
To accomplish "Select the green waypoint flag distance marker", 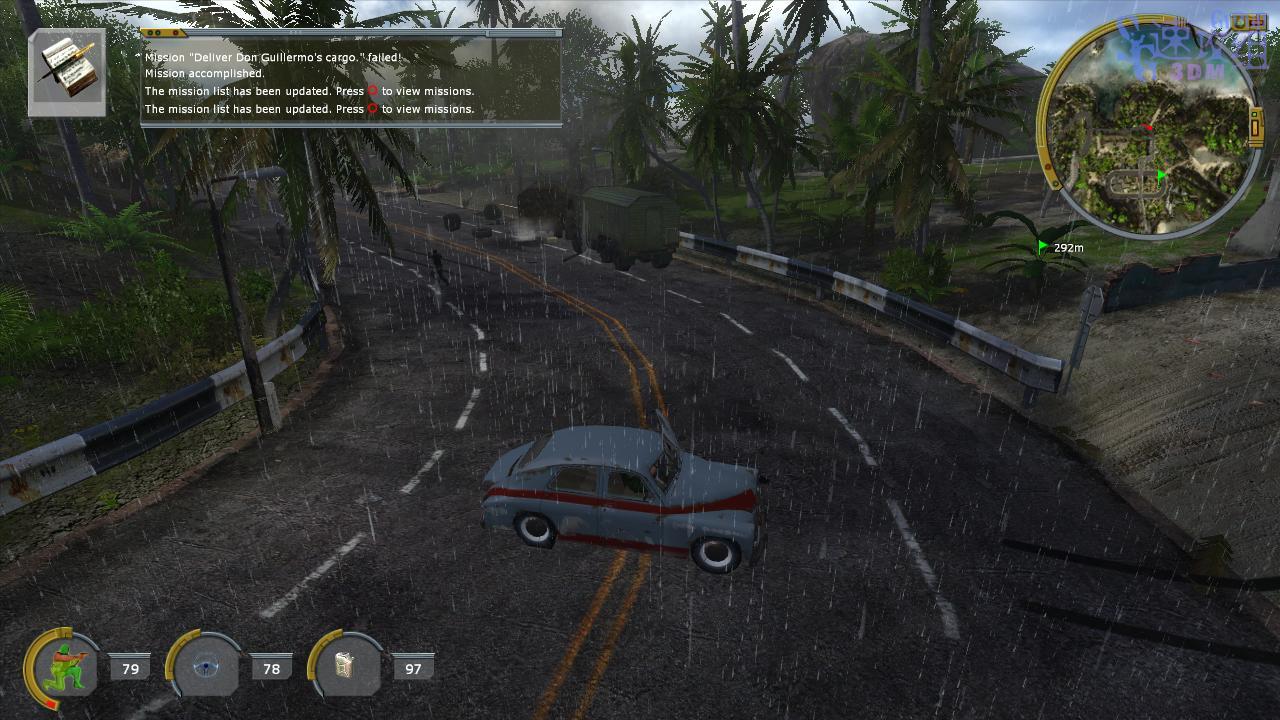I will pos(1061,247).
